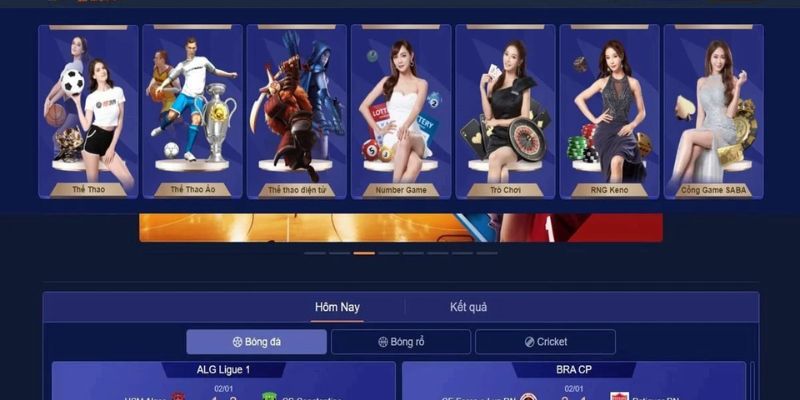Open the Thể Thao sports category card
The image size is (800, 400).
coord(89,112)
